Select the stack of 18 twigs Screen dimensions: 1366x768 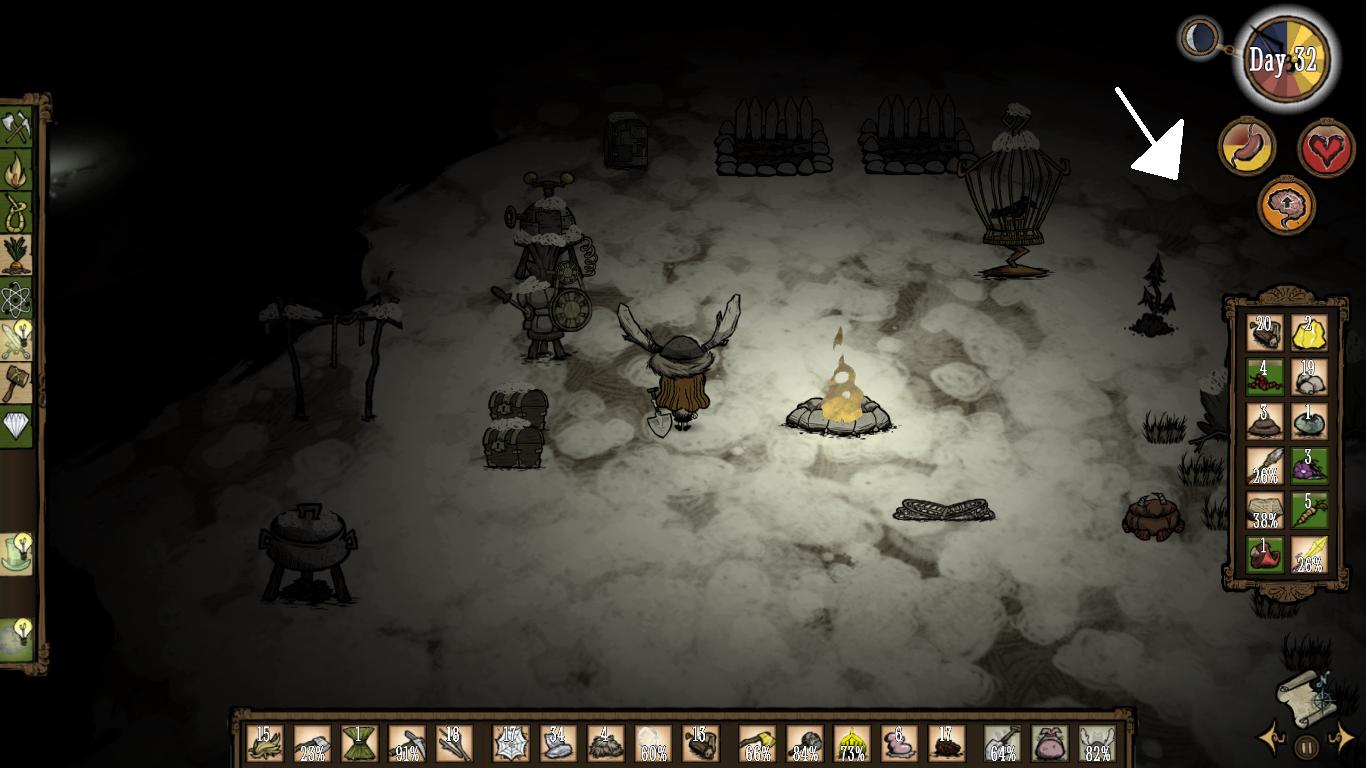coord(455,743)
